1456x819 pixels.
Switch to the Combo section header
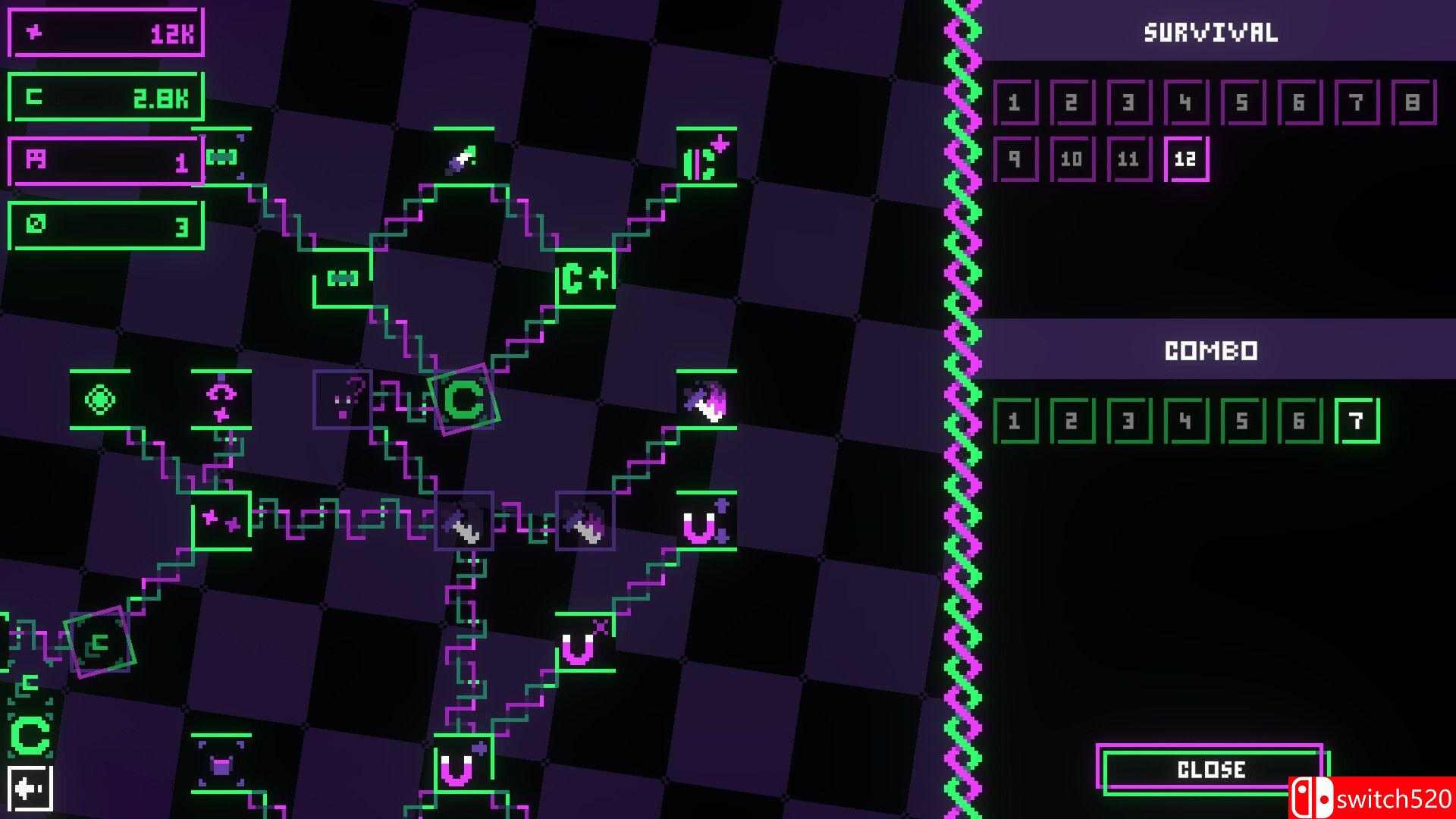1211,350
